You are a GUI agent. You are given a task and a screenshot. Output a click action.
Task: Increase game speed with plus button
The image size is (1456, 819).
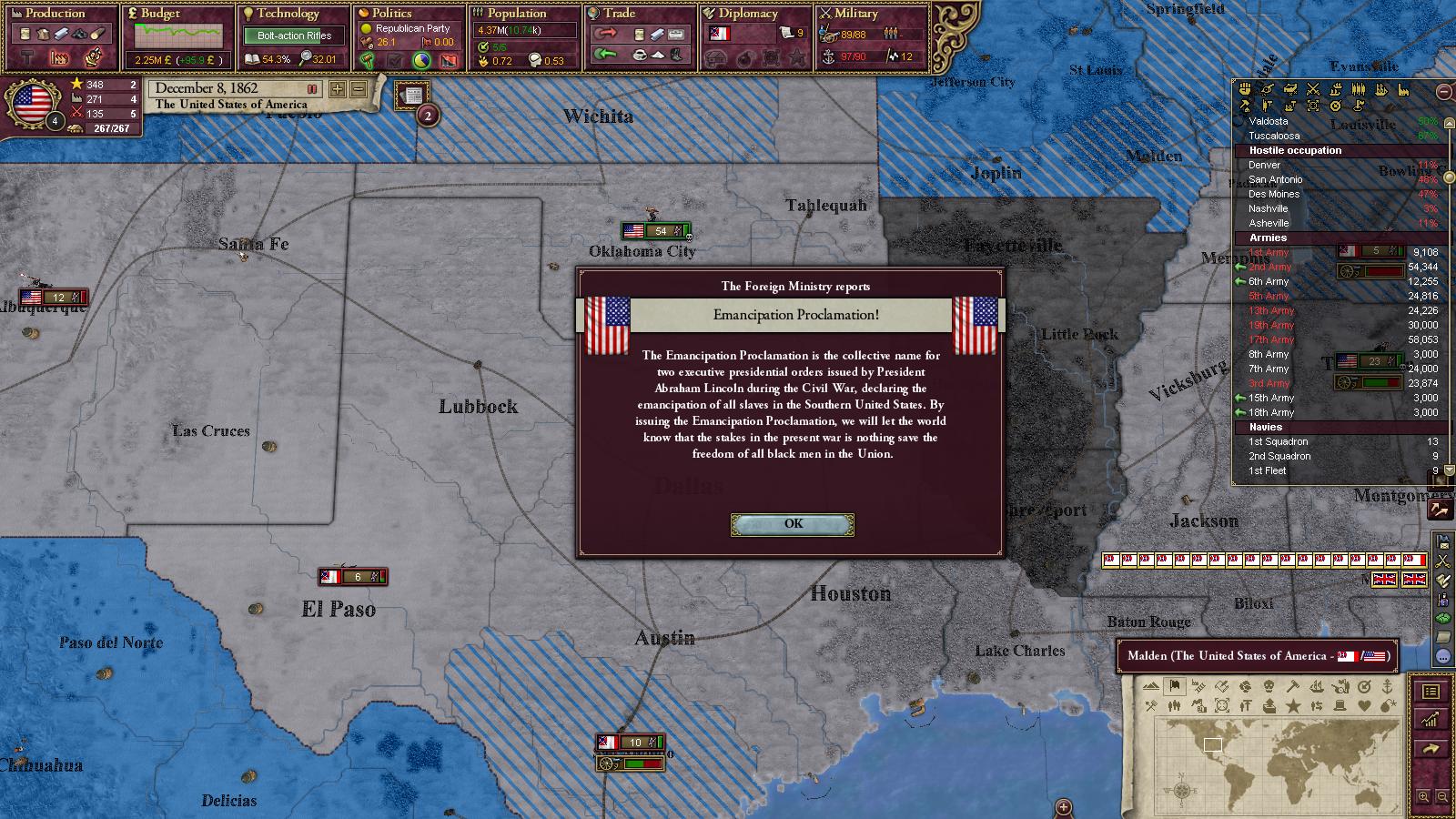[x=338, y=89]
